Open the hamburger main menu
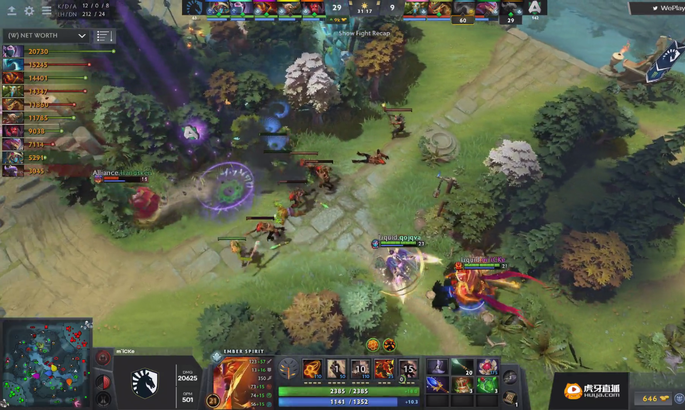 [x=46, y=11]
